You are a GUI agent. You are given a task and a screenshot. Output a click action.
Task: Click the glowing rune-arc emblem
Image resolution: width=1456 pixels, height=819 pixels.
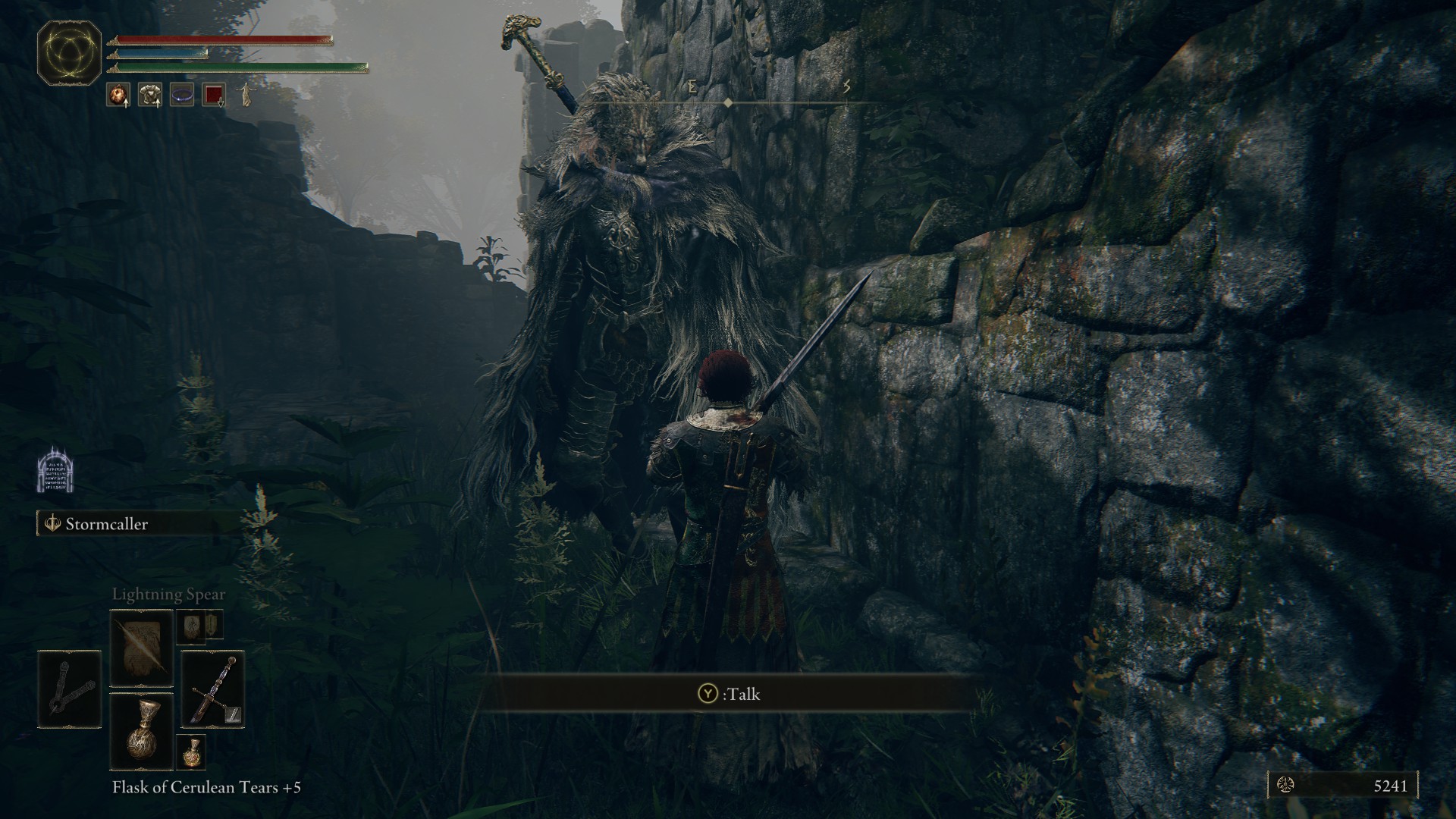70,53
